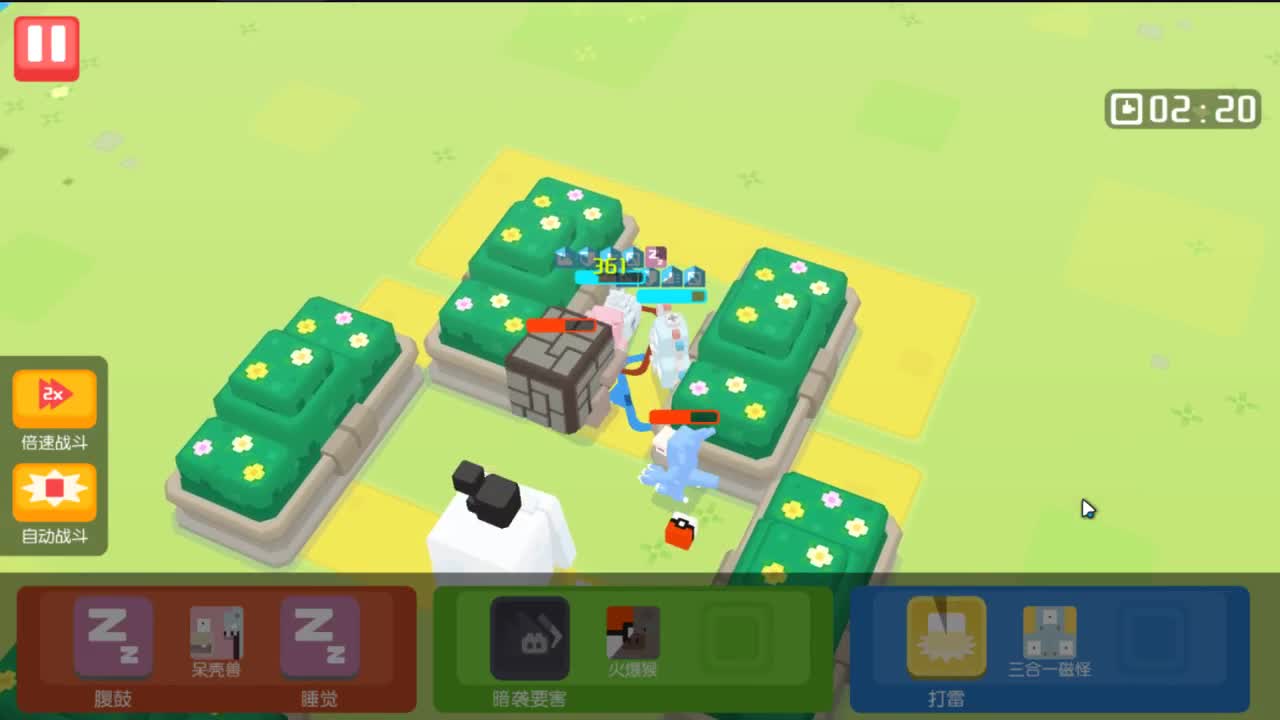This screenshot has height=720, width=1280.
Task: Open the 2x speed battle option
Action: (55, 396)
